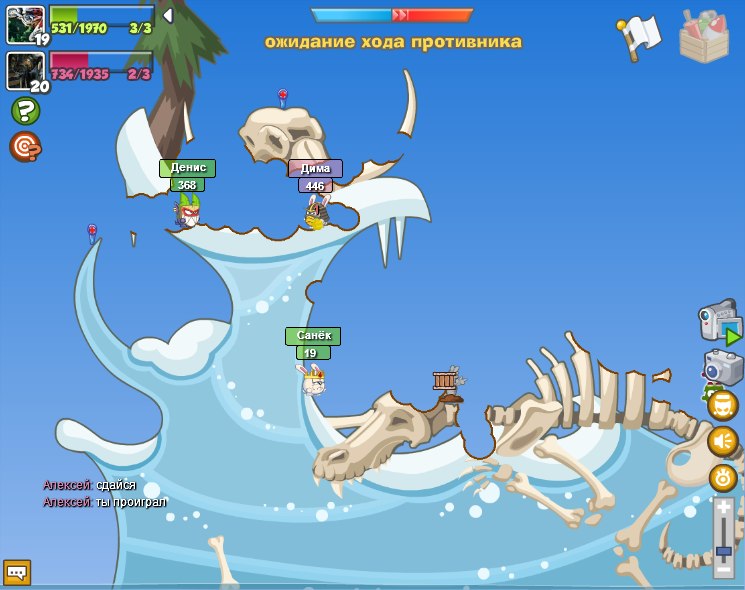The width and height of the screenshot is (745, 590).
Task: Zoom out with the minus button
Action: [x=724, y=569]
